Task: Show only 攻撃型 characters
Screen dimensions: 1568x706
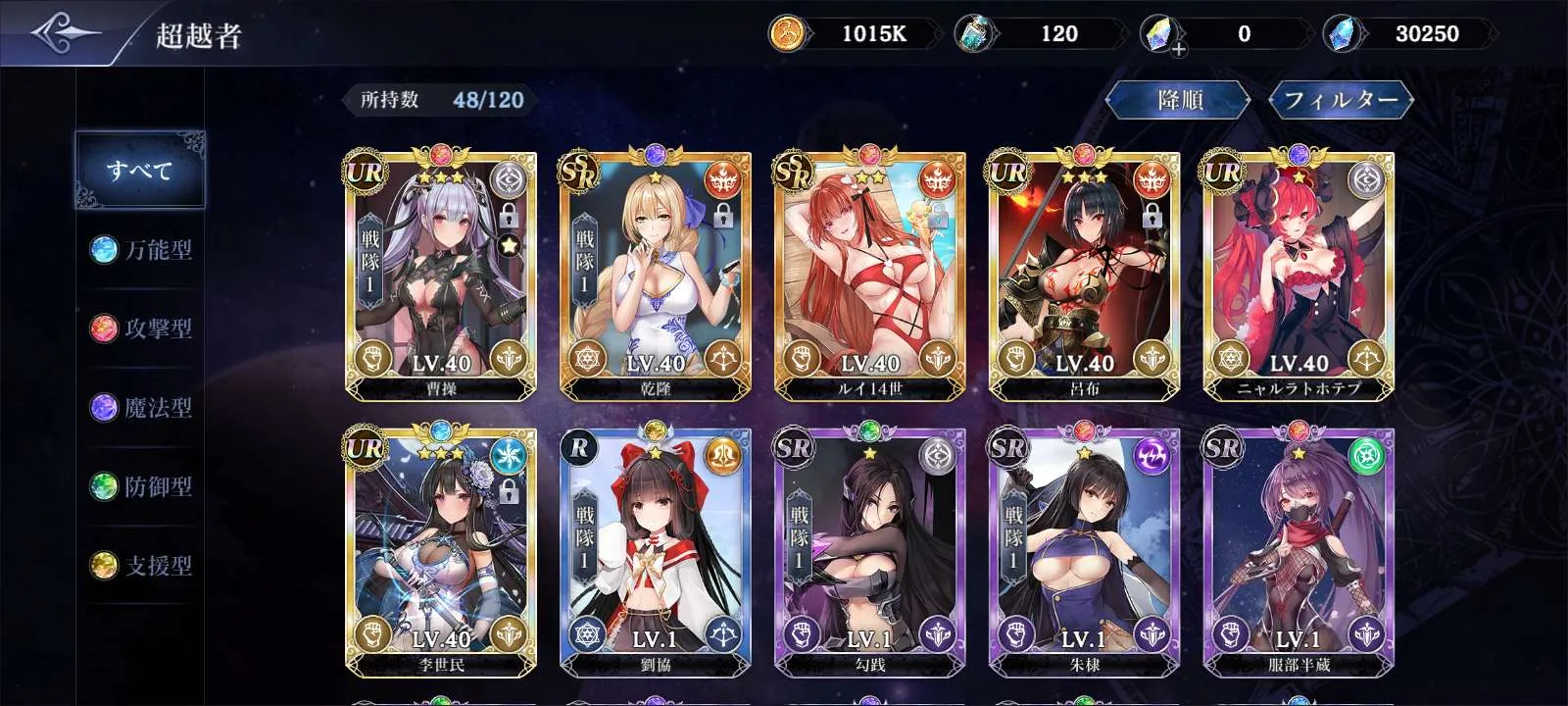Action: pyautogui.click(x=141, y=328)
